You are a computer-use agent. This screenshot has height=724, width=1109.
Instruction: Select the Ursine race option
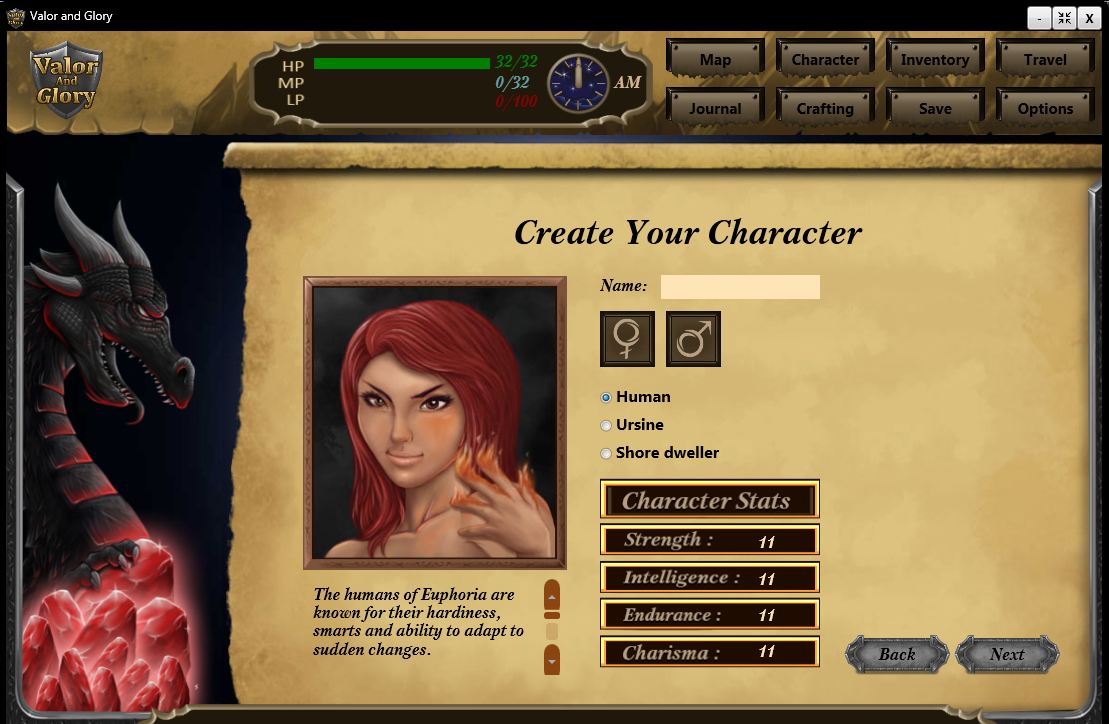pyautogui.click(x=606, y=425)
